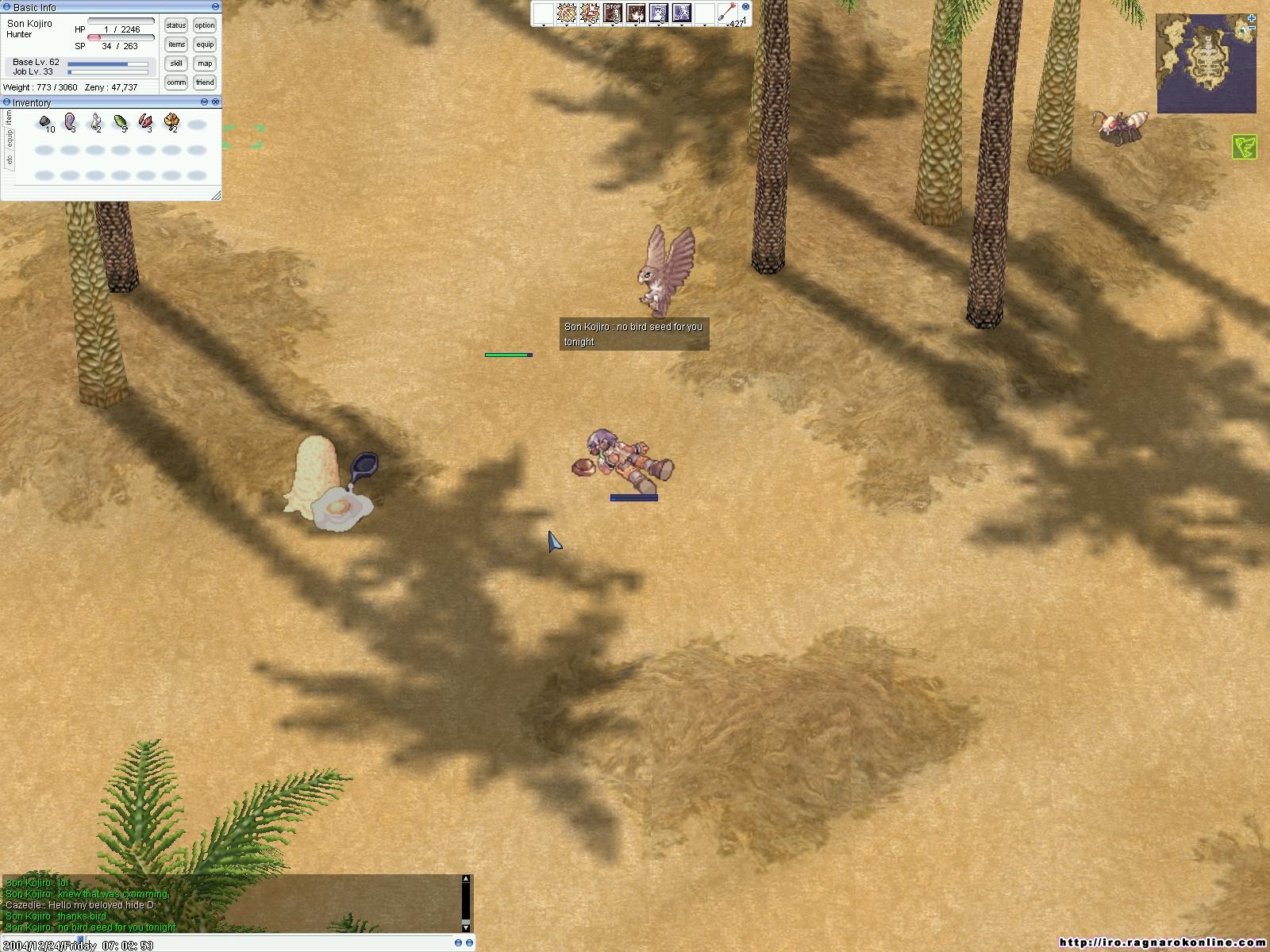Click the option button in Basic Info
1270x952 pixels.
click(x=205, y=25)
